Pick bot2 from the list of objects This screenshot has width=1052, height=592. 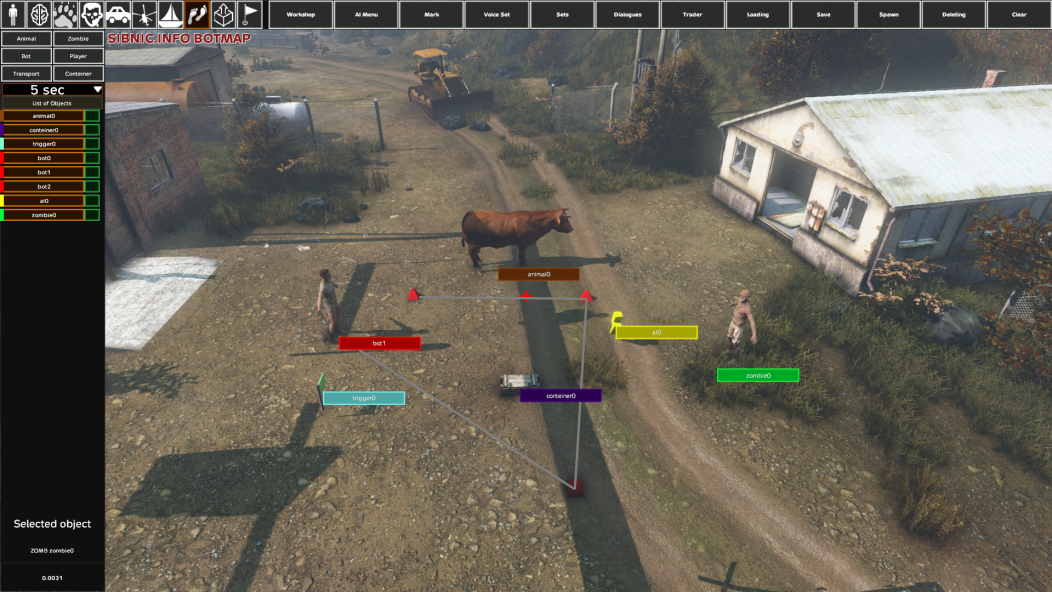point(43,187)
